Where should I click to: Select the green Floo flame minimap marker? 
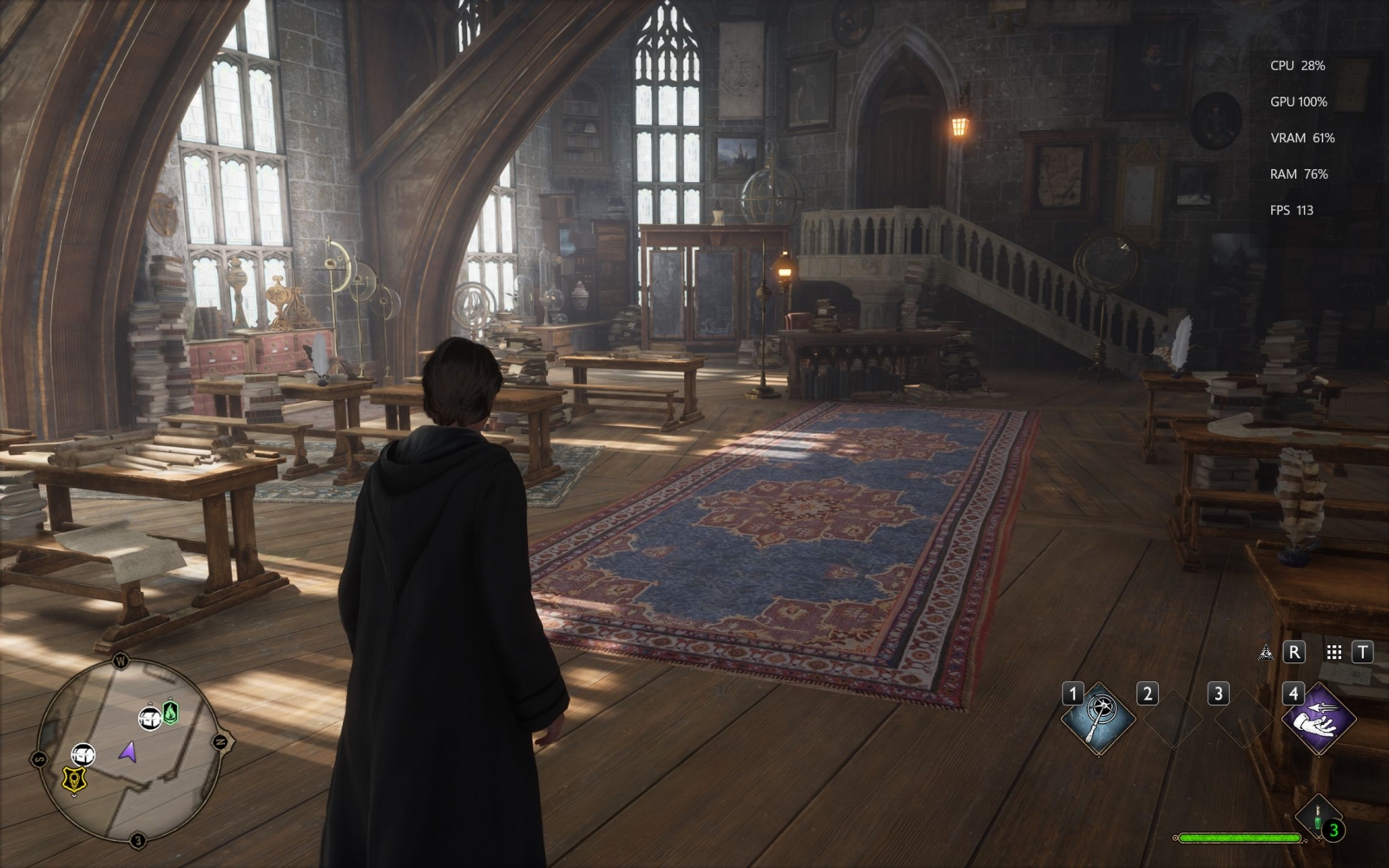click(171, 713)
